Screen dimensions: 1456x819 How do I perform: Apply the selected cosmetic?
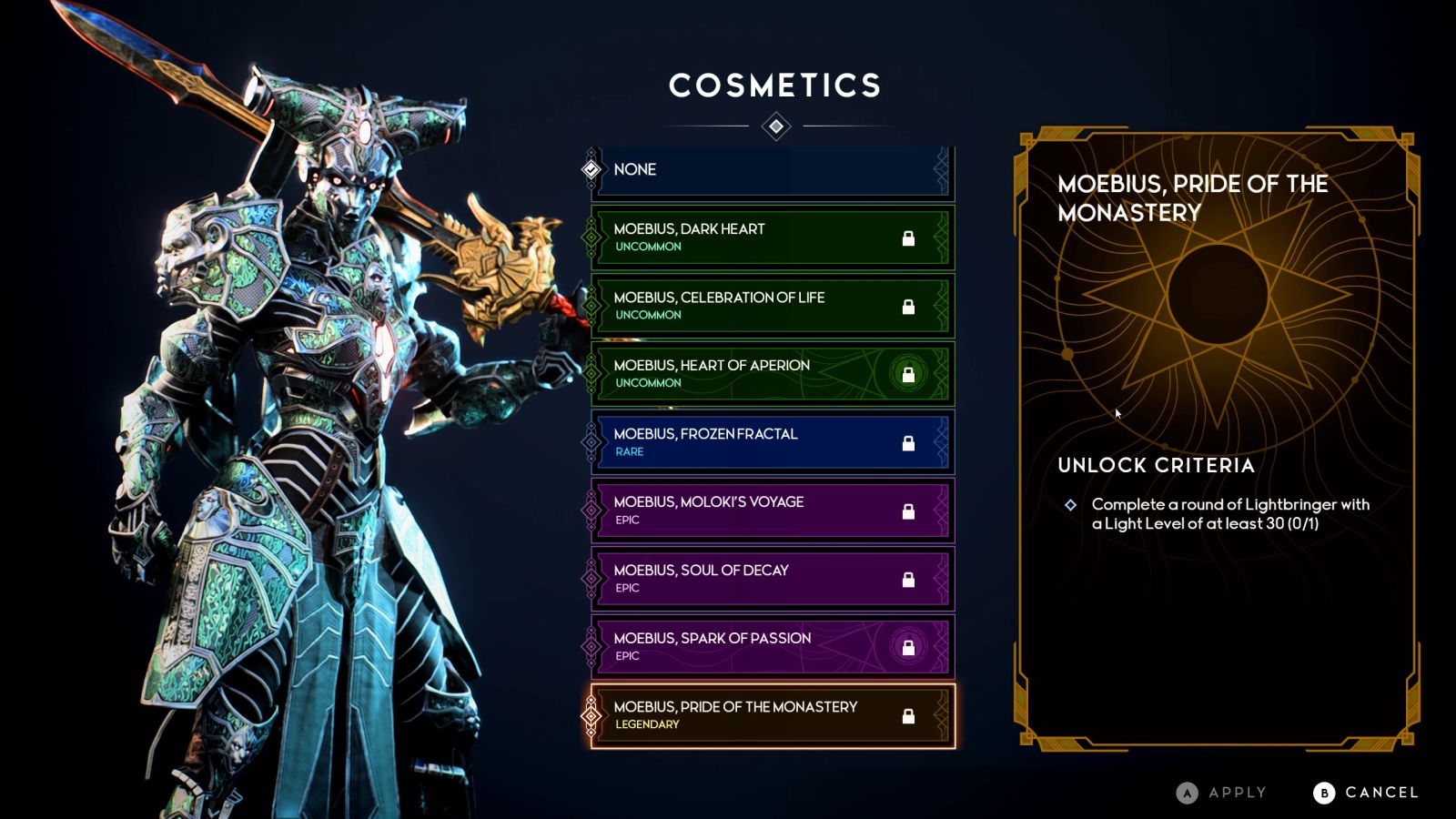click(x=1221, y=793)
